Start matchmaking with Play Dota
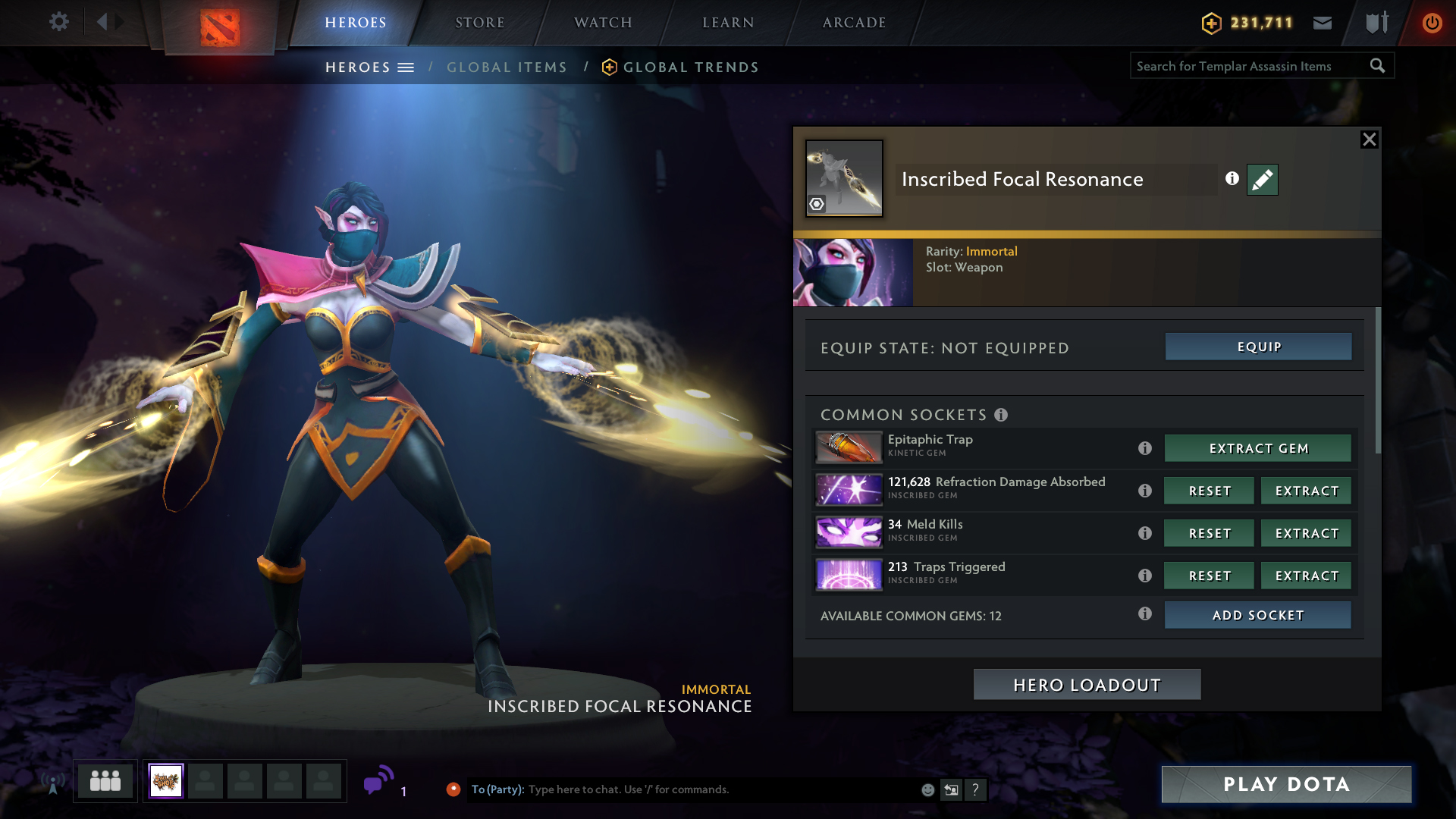 click(1286, 784)
